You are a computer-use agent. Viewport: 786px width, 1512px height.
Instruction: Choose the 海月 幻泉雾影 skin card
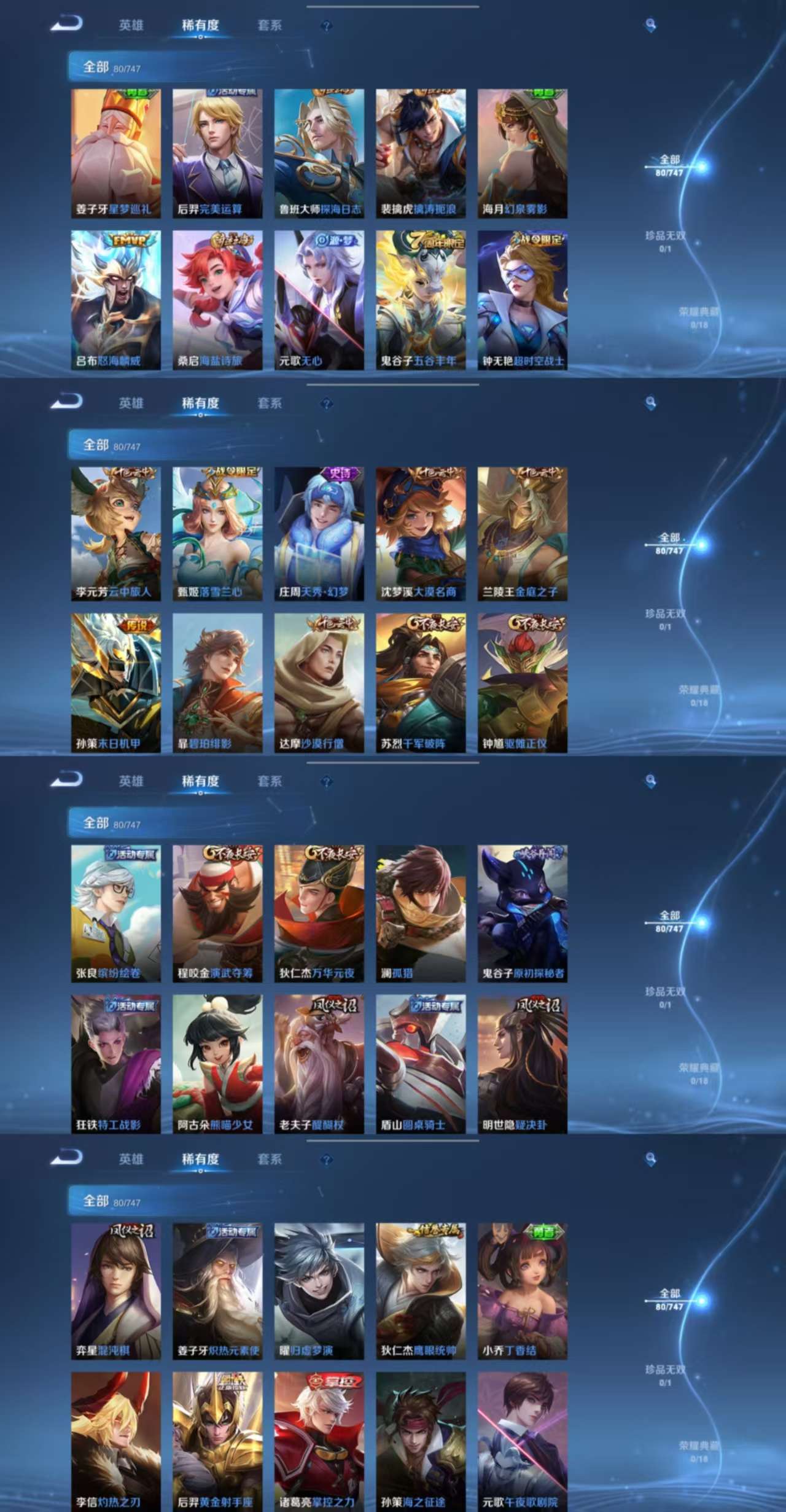coord(522,154)
